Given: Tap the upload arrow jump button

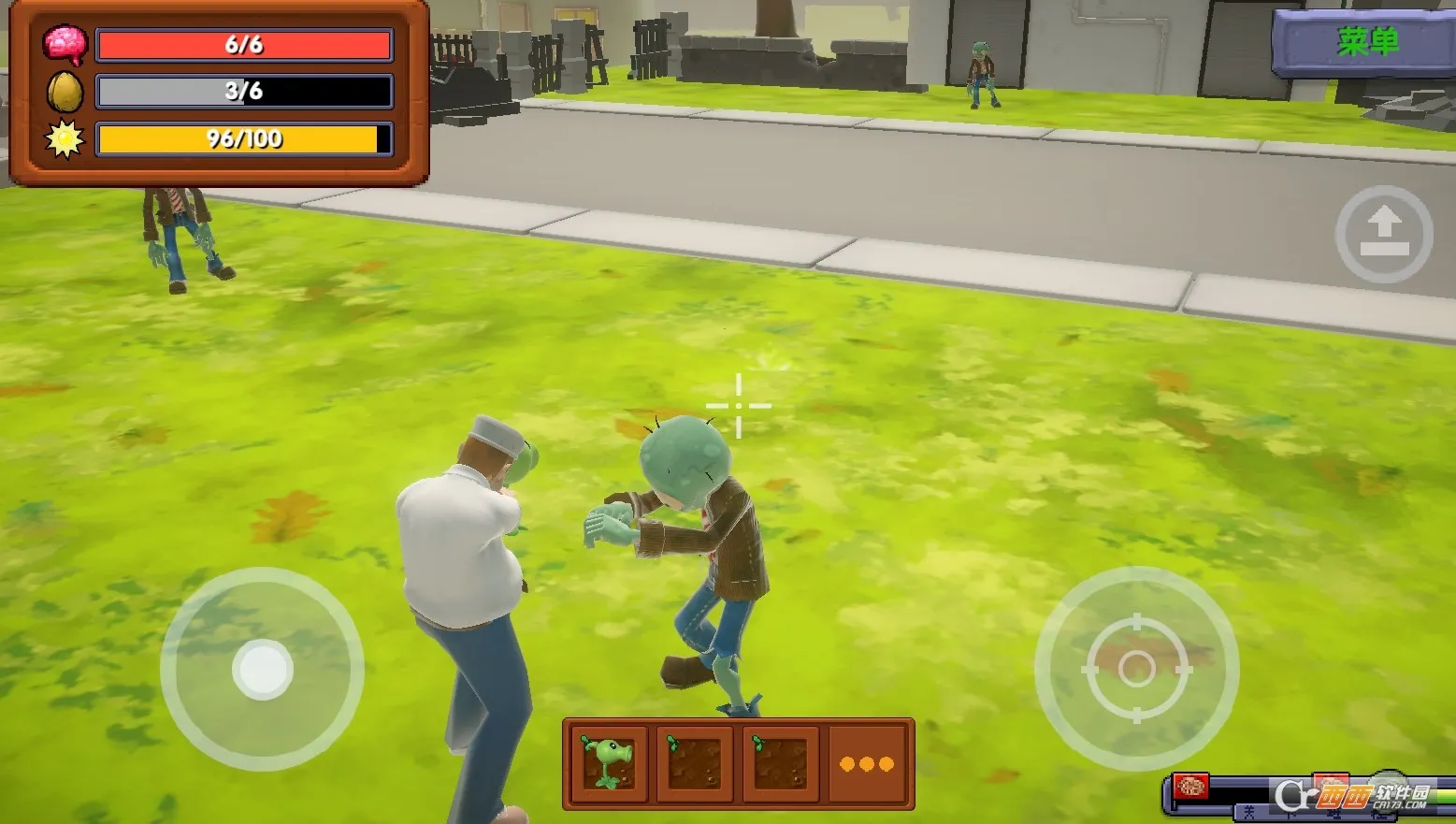Looking at the screenshot, I should [x=1384, y=234].
